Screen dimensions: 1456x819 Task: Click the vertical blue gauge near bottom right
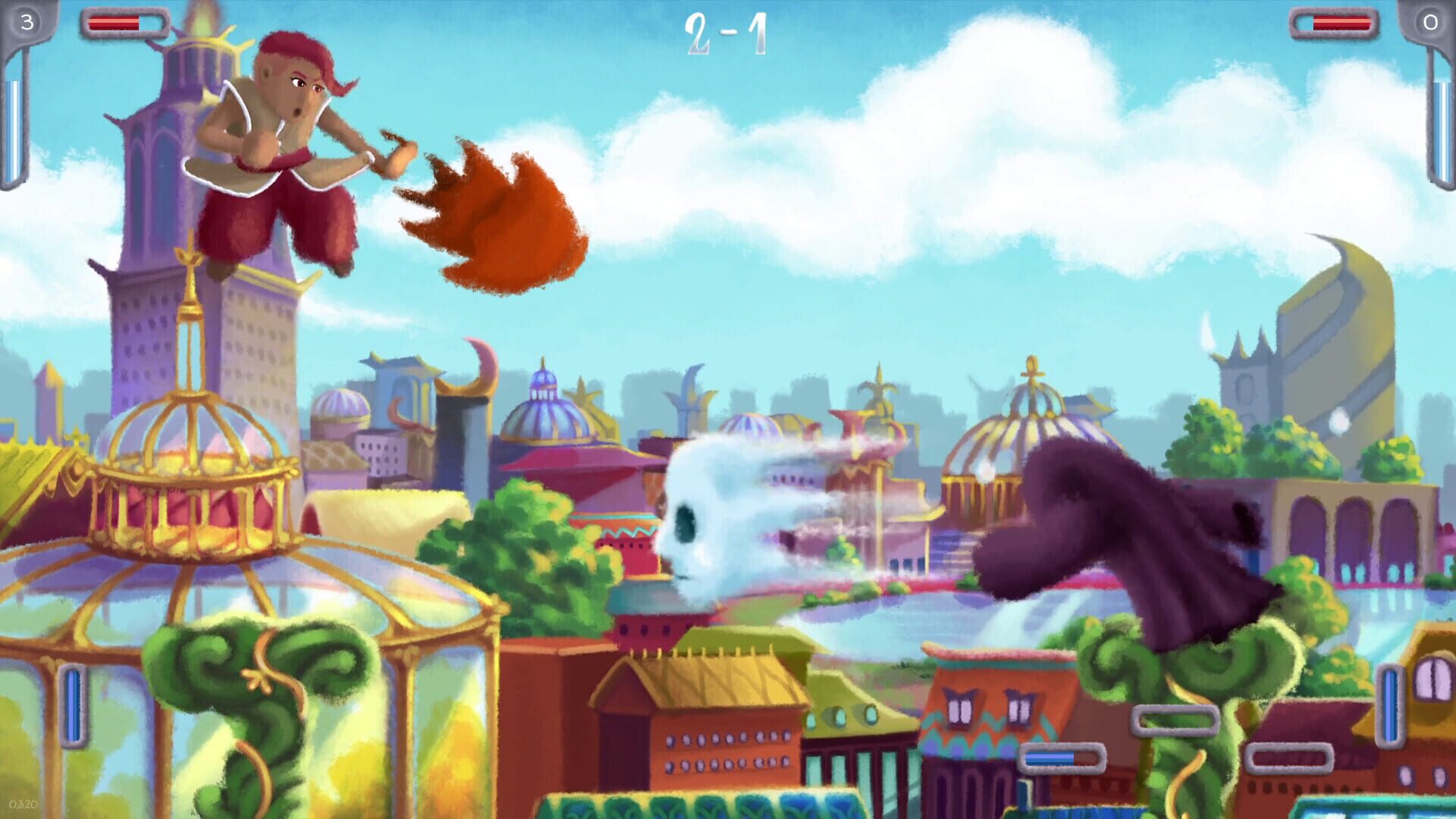pyautogui.click(x=1391, y=704)
